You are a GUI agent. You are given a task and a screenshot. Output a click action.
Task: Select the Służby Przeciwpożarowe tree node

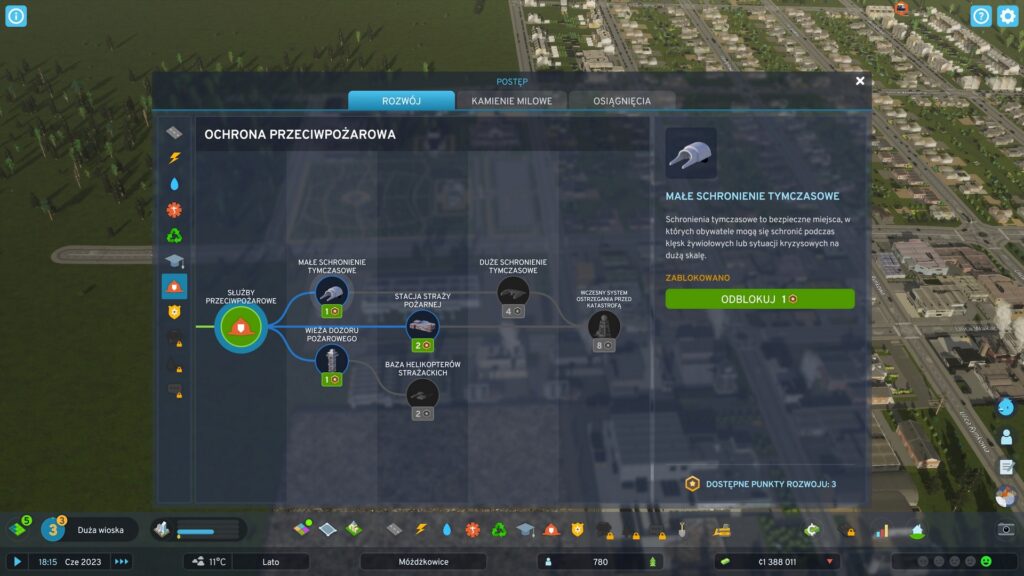click(241, 326)
